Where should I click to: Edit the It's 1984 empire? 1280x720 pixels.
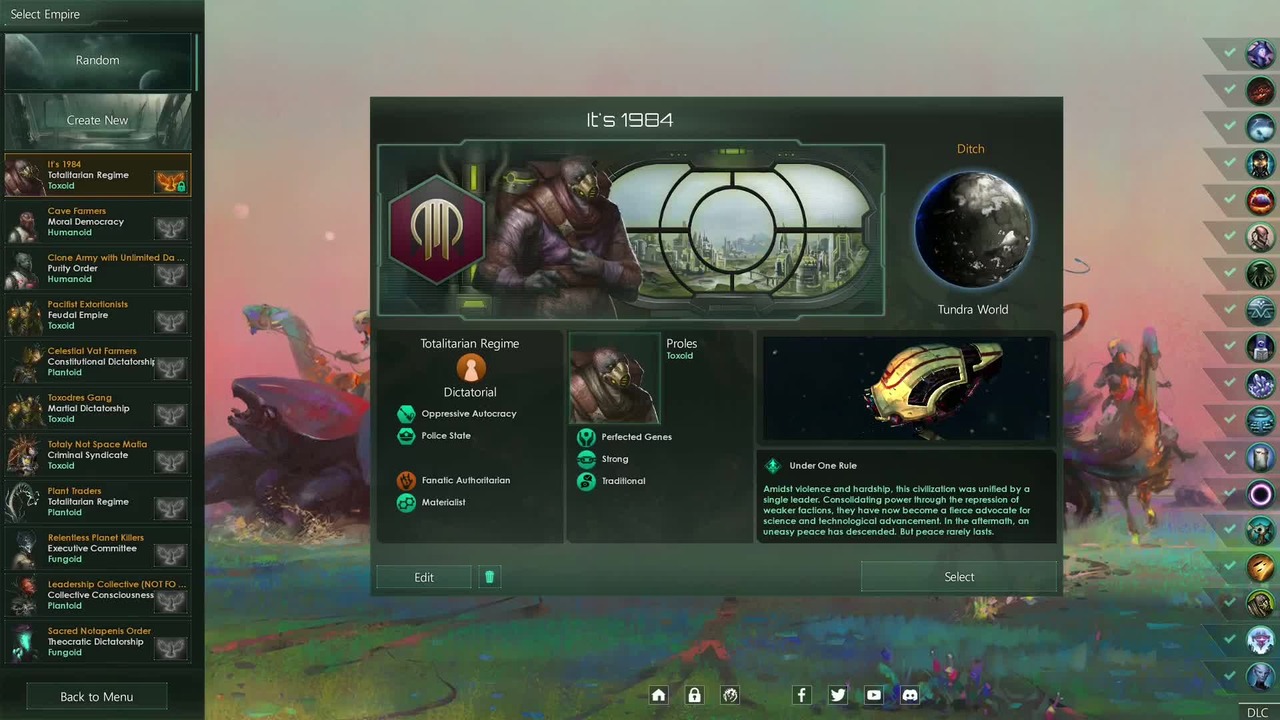pyautogui.click(x=424, y=577)
